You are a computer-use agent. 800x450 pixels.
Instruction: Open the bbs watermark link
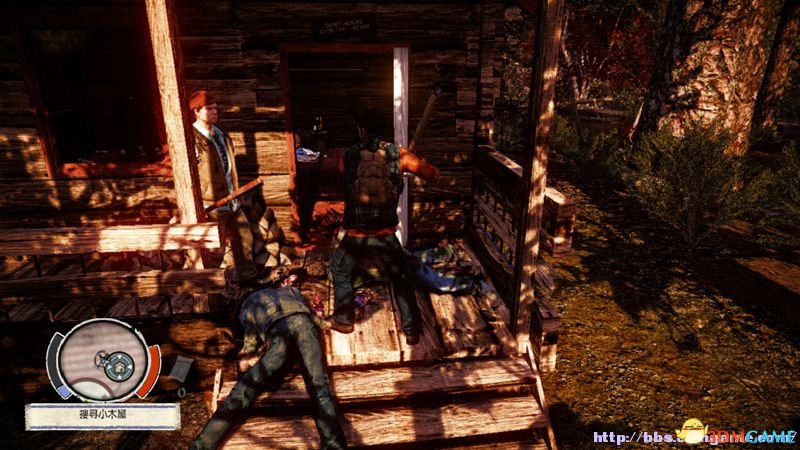(x=692, y=437)
